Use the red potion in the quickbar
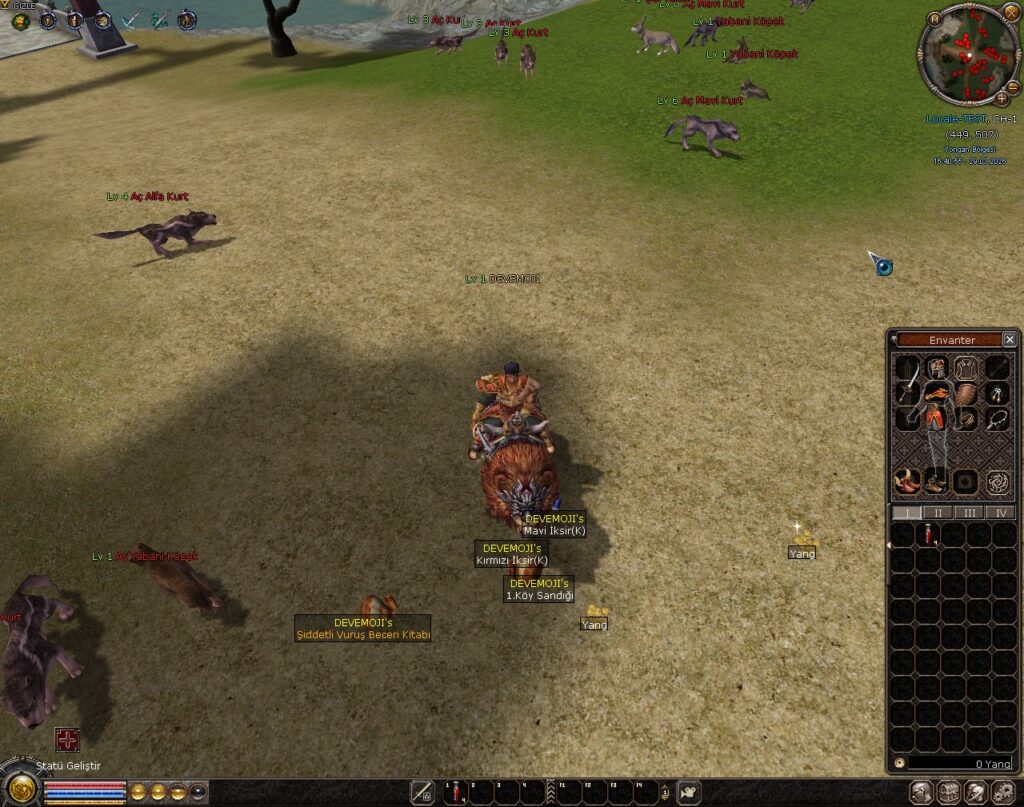The width and height of the screenshot is (1024, 807). 456,792
